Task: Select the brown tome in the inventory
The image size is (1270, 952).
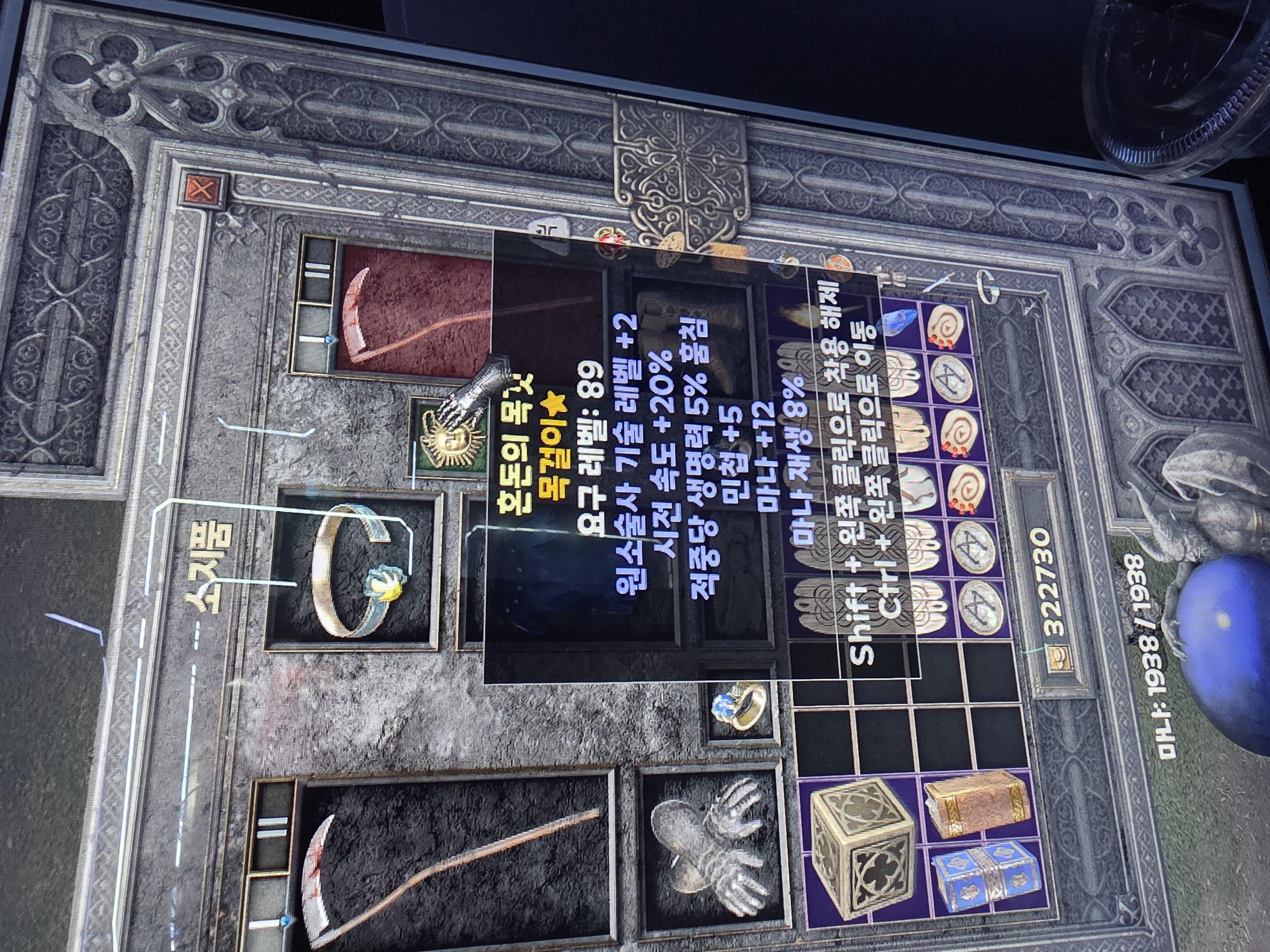Action: 973,803
